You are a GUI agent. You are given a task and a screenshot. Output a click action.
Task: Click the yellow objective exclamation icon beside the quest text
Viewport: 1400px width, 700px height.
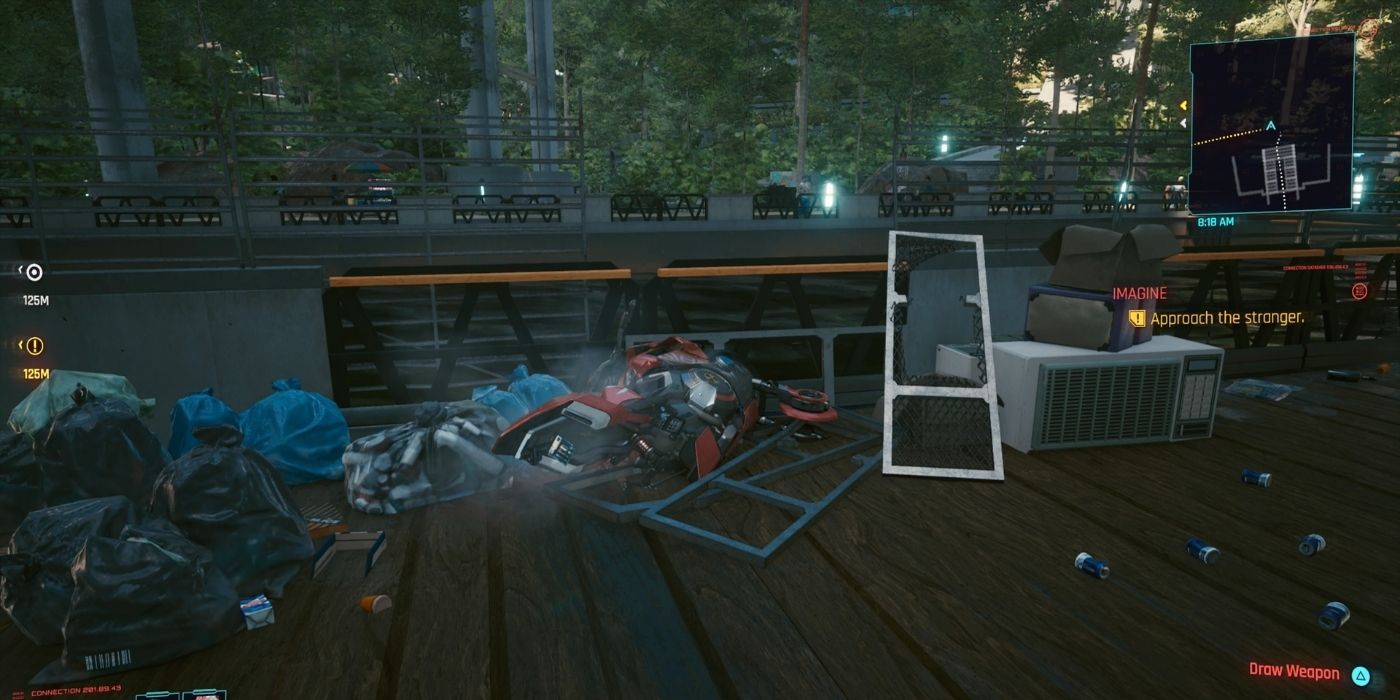coord(1137,318)
